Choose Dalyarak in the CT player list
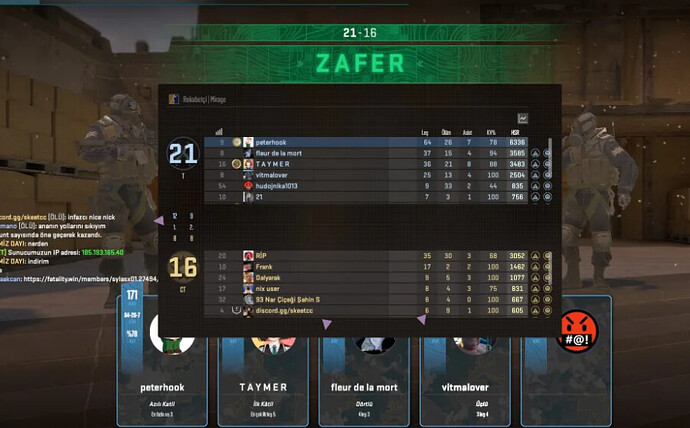The image size is (690, 428). [380, 278]
